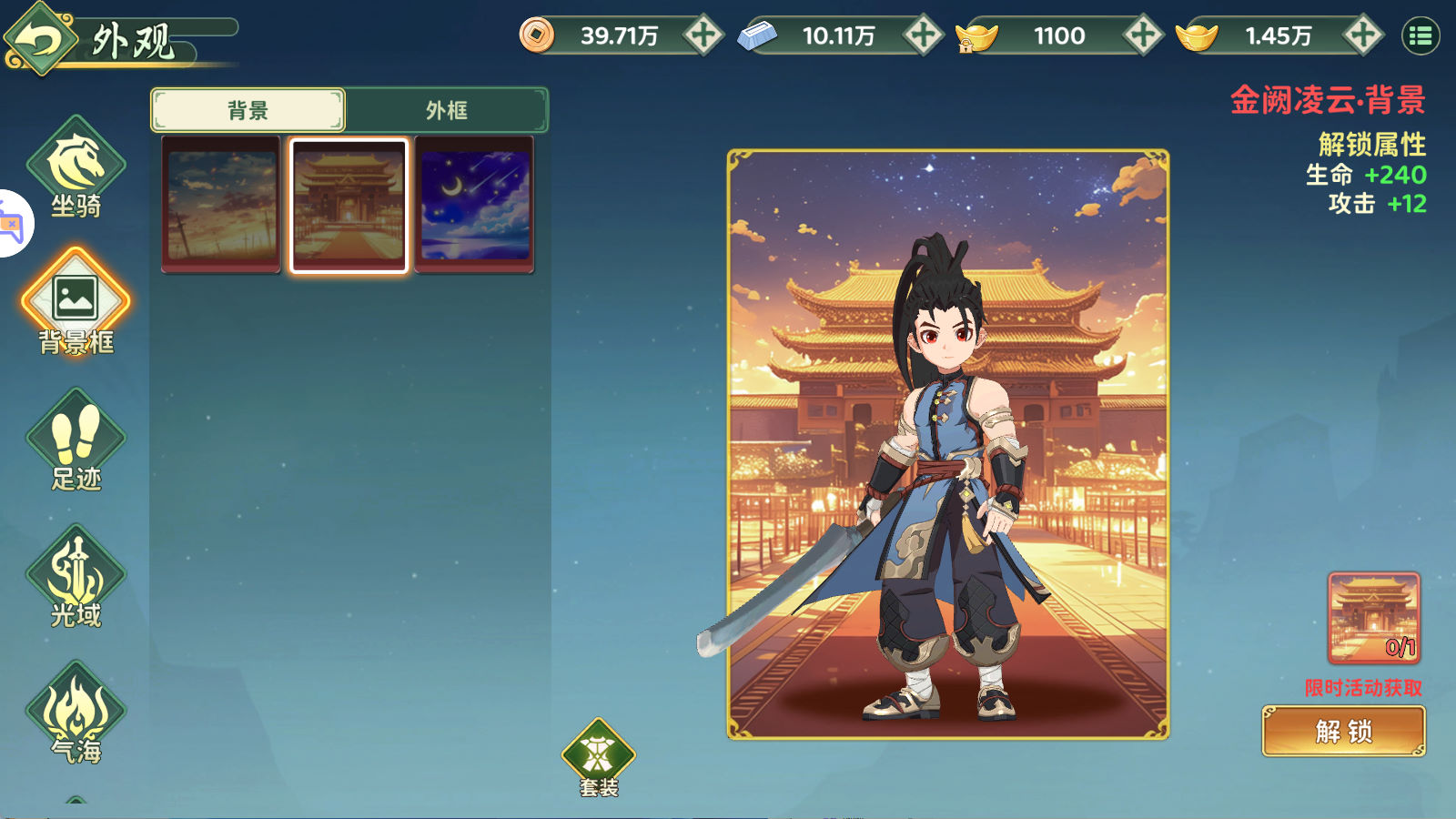Open the 背景框 category
The width and height of the screenshot is (1456, 819).
click(76, 304)
